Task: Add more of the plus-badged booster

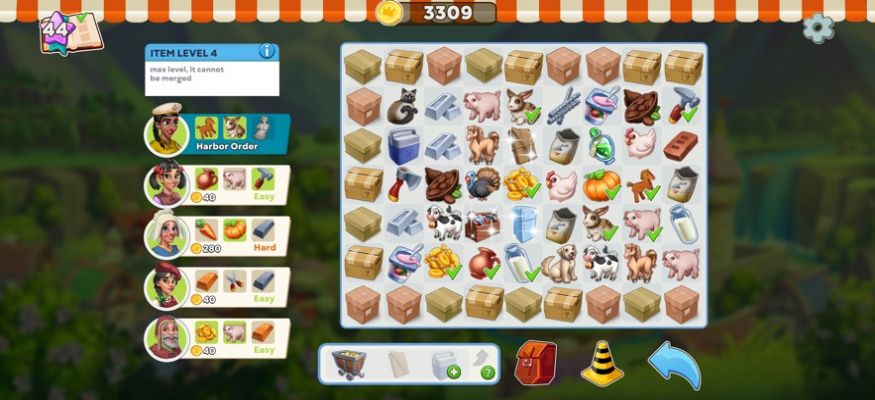Action: 446,364
